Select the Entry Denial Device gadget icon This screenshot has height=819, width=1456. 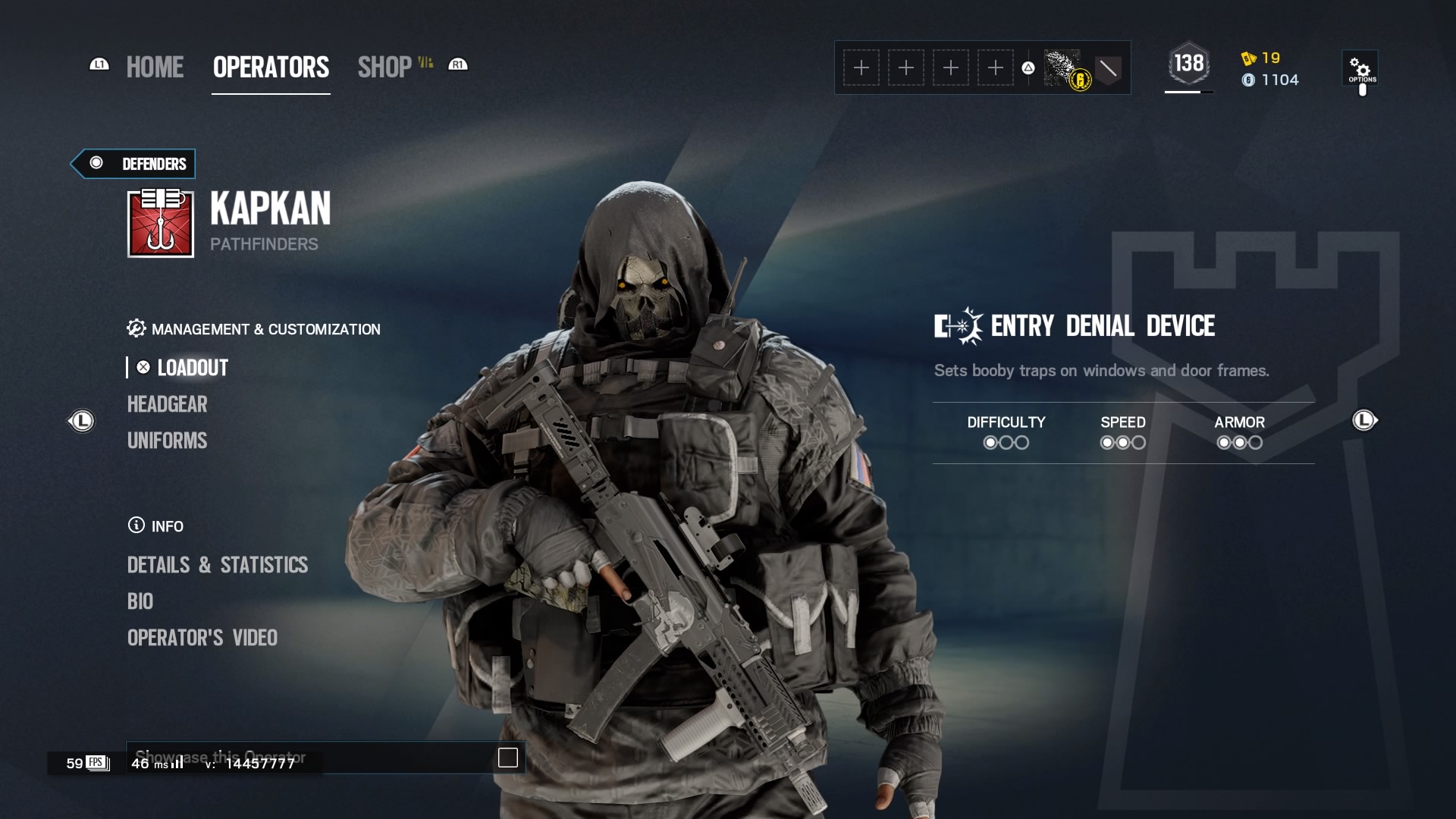[956, 326]
